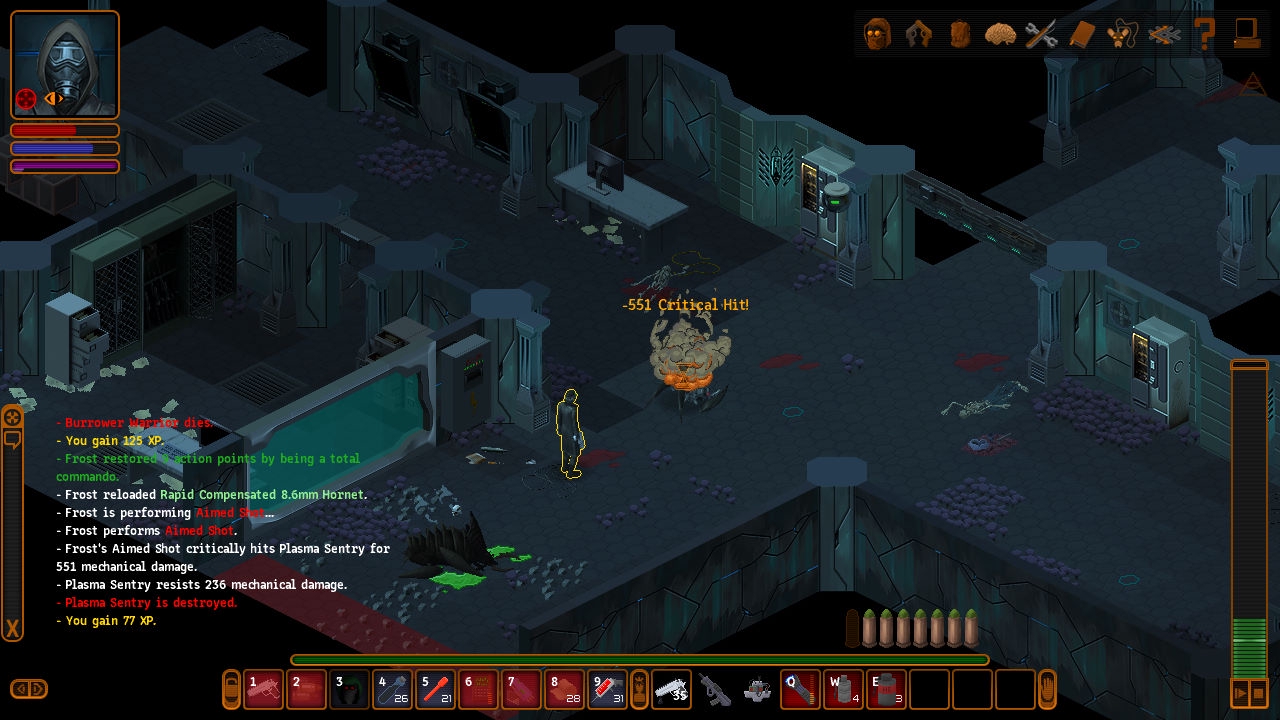
Task: Switch to the assault rifle weapon
Action: (x=714, y=689)
